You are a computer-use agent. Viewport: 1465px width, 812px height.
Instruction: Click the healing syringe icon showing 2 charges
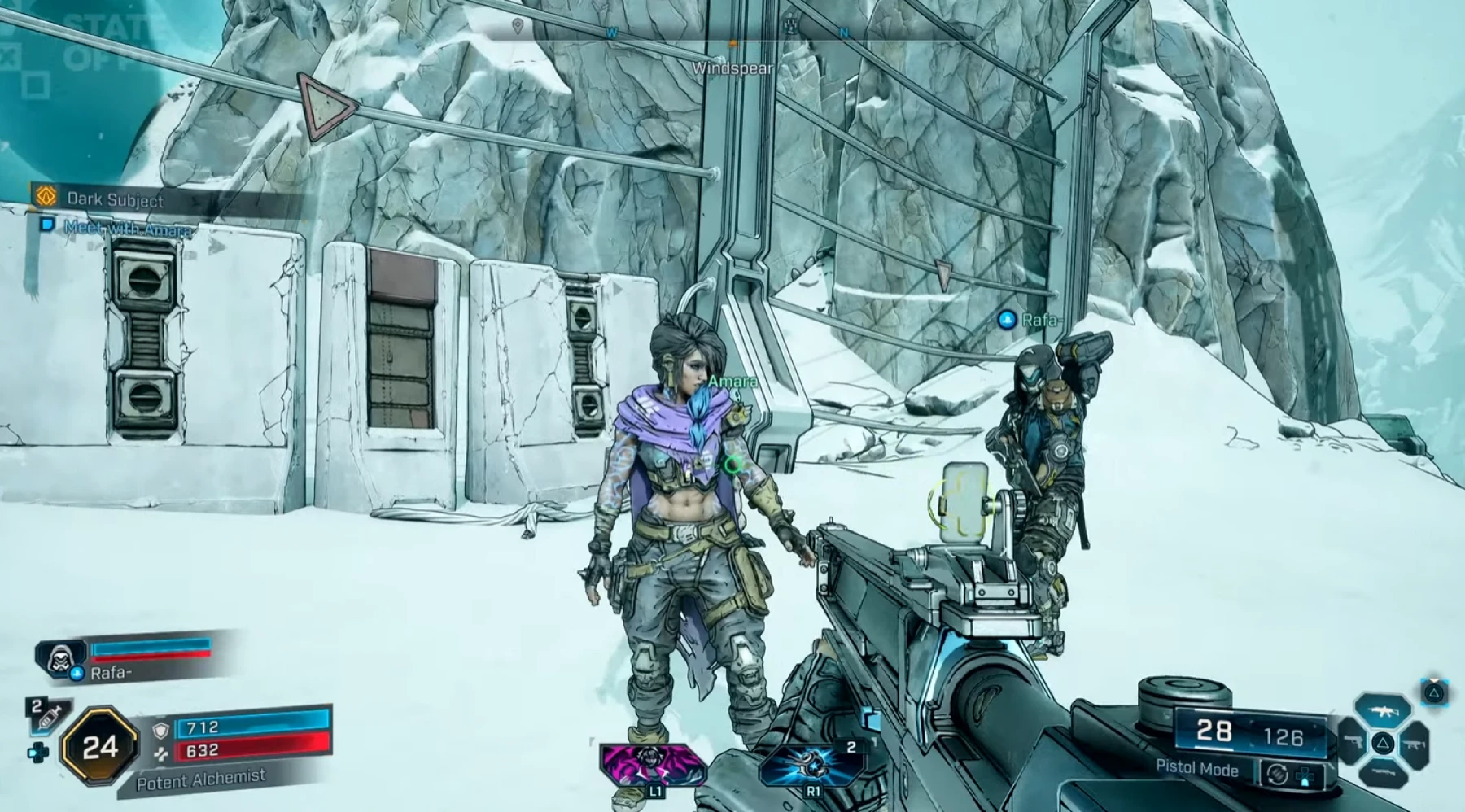pos(48,716)
